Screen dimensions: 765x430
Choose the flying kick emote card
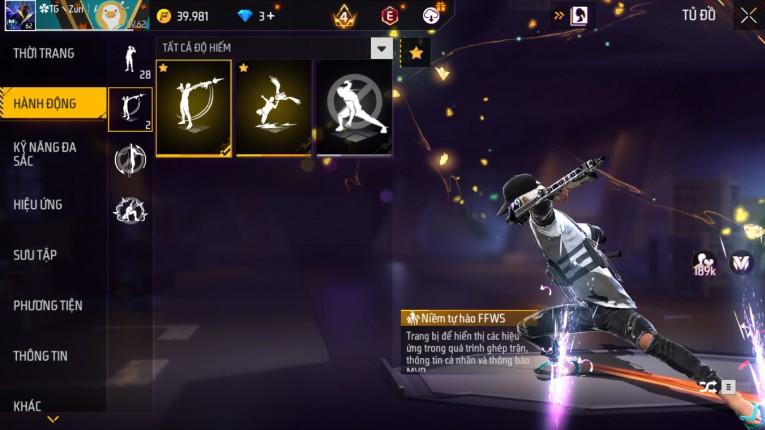coord(273,108)
